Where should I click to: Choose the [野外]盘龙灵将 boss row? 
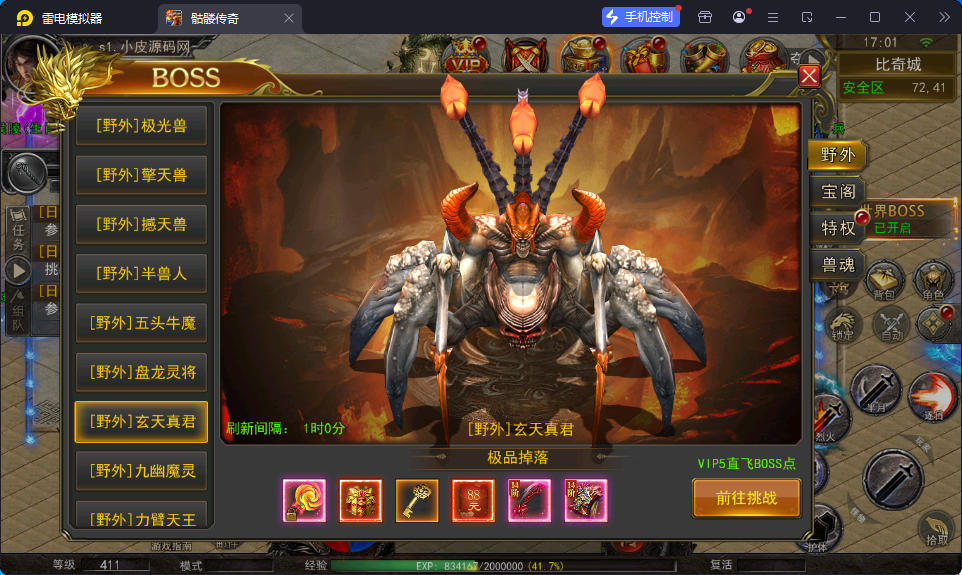pos(141,372)
